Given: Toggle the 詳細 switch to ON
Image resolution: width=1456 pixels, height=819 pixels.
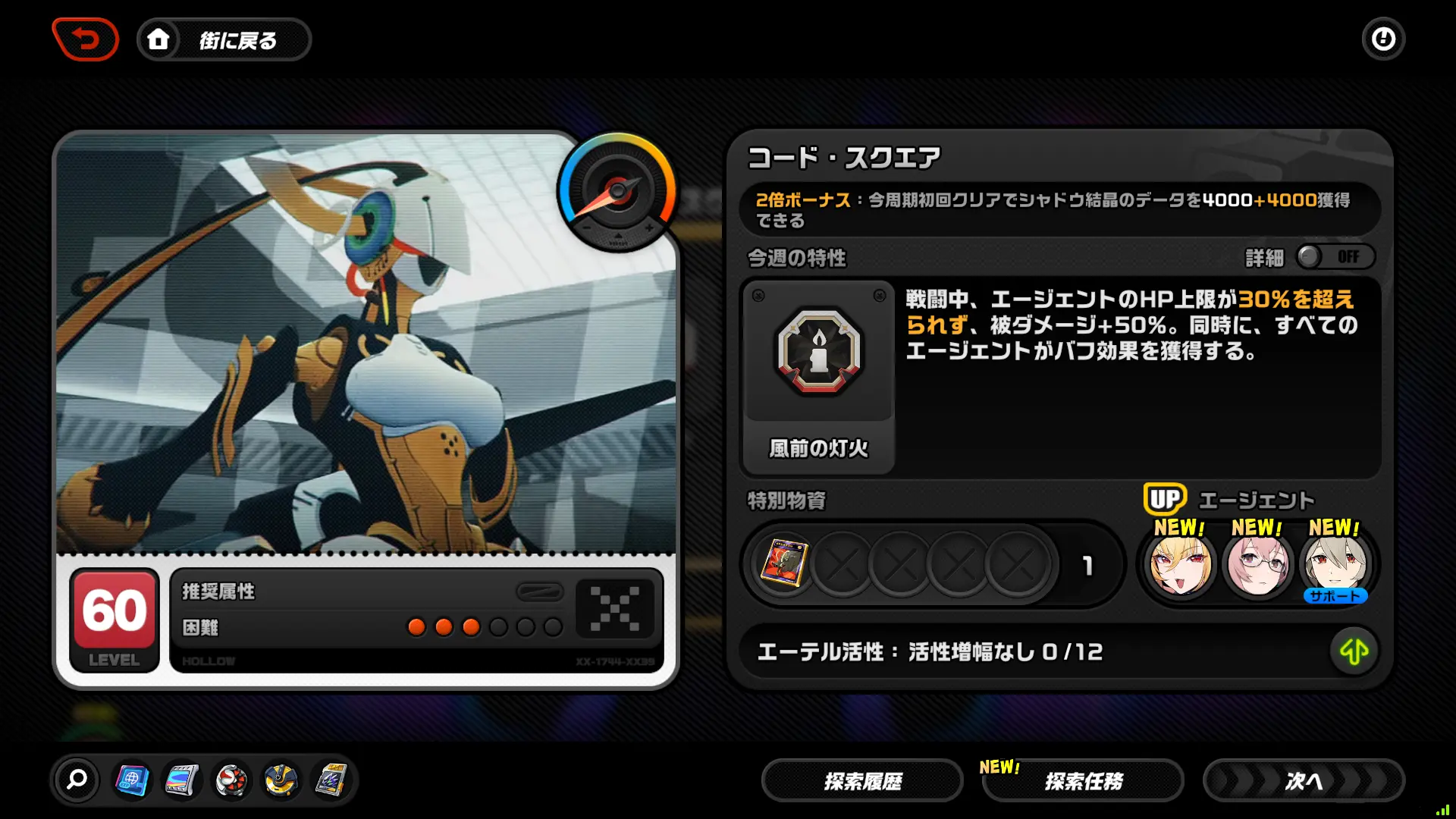Looking at the screenshot, I should point(1335,257).
